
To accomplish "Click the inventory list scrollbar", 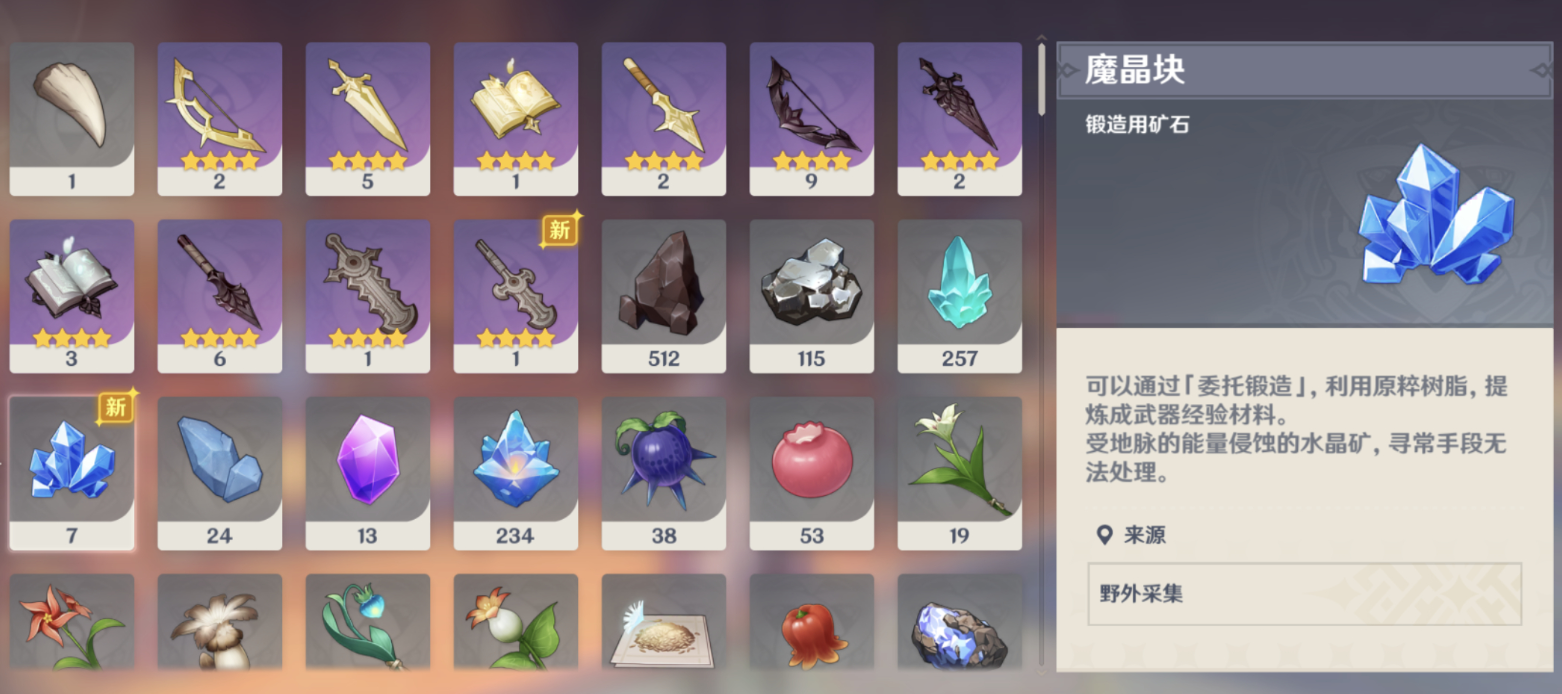I will (x=1041, y=80).
